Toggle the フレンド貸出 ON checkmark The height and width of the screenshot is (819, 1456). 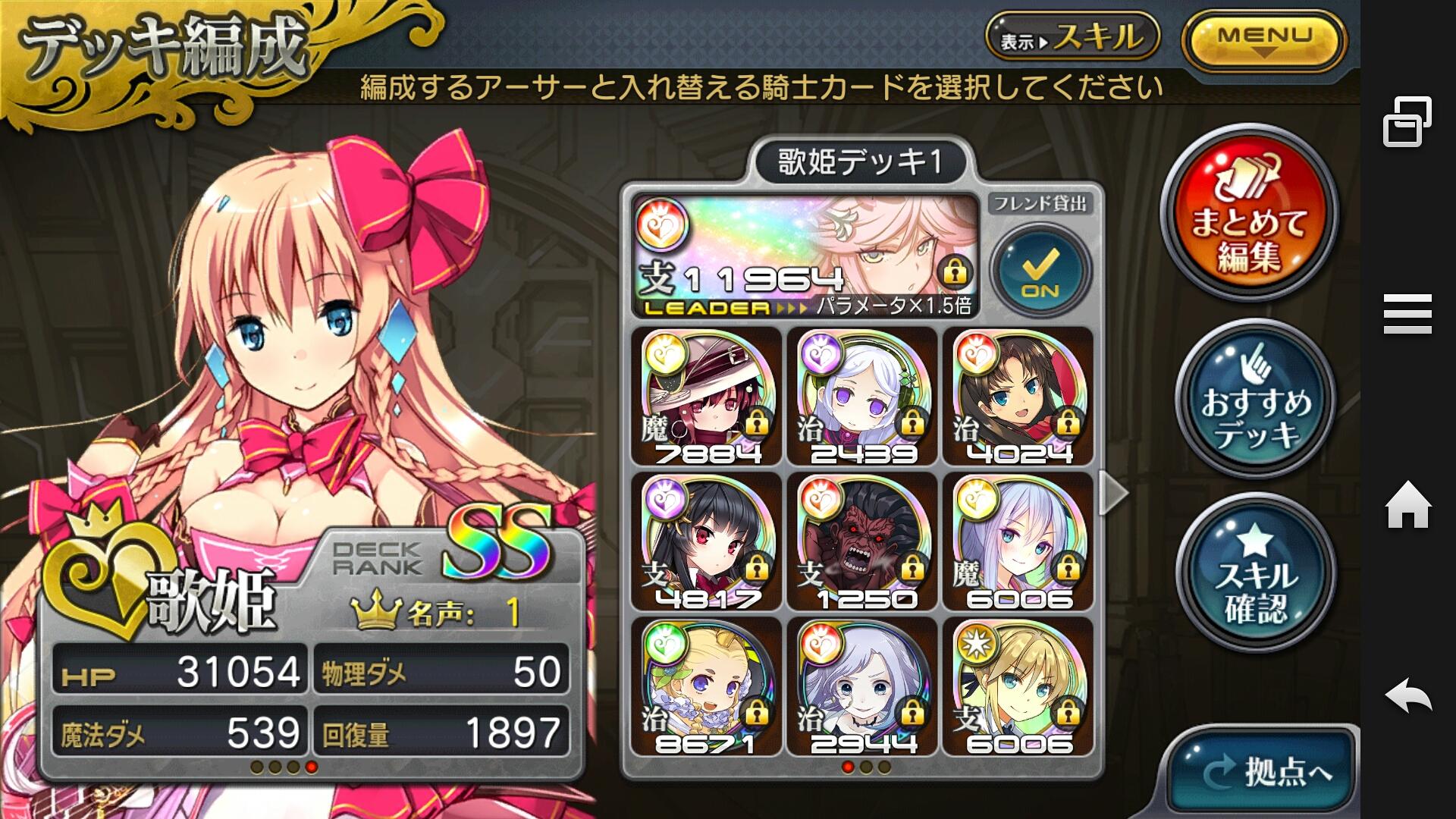[1040, 271]
